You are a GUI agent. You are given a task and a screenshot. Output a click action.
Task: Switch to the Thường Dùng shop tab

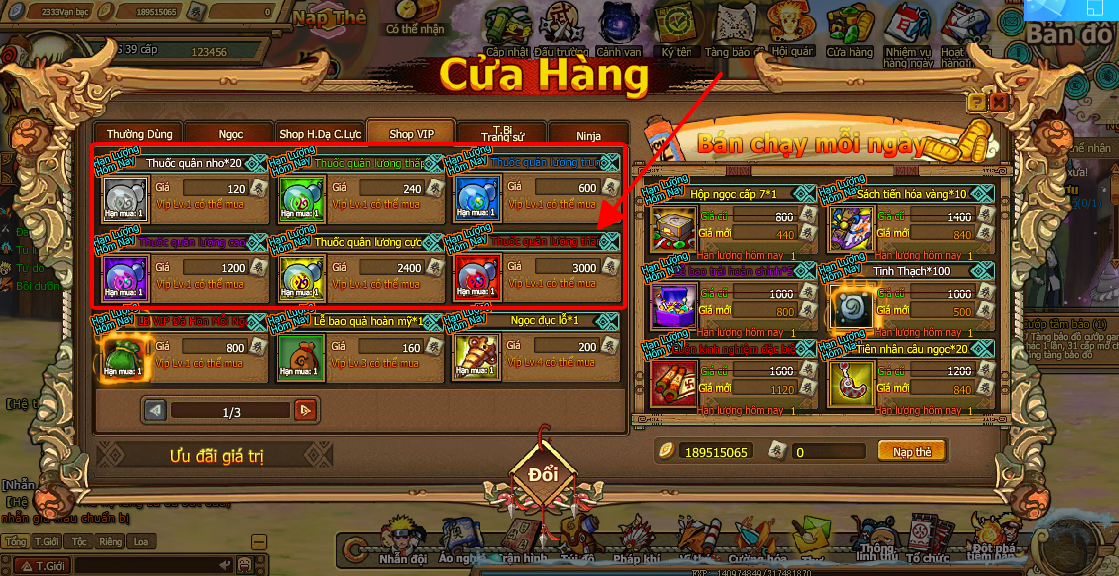pos(139,134)
